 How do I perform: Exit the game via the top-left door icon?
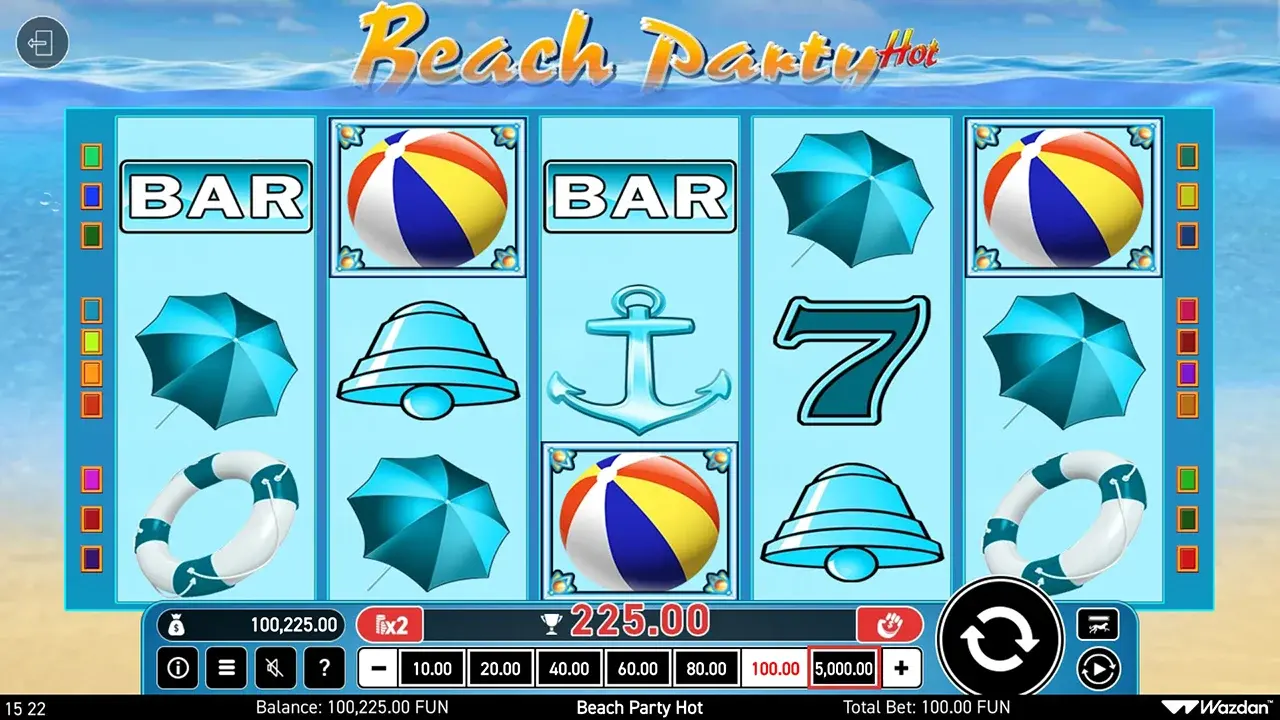point(42,45)
